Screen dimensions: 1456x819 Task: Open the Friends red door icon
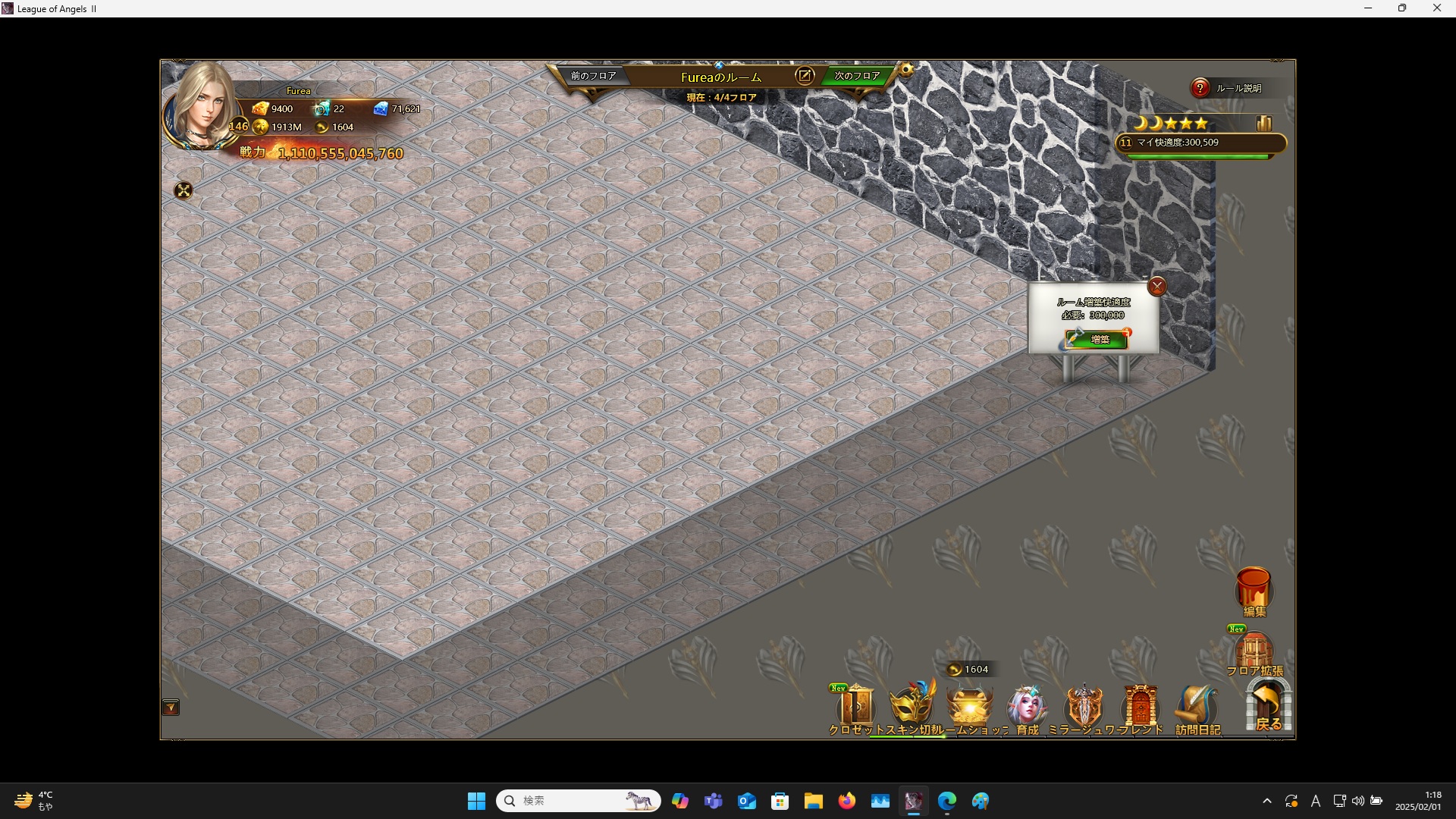coord(1141,707)
